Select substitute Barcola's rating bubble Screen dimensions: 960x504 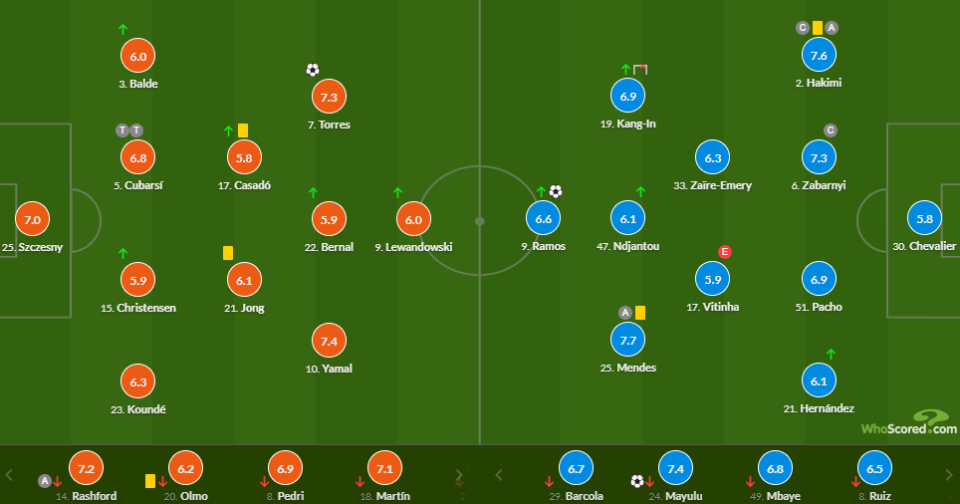click(575, 468)
